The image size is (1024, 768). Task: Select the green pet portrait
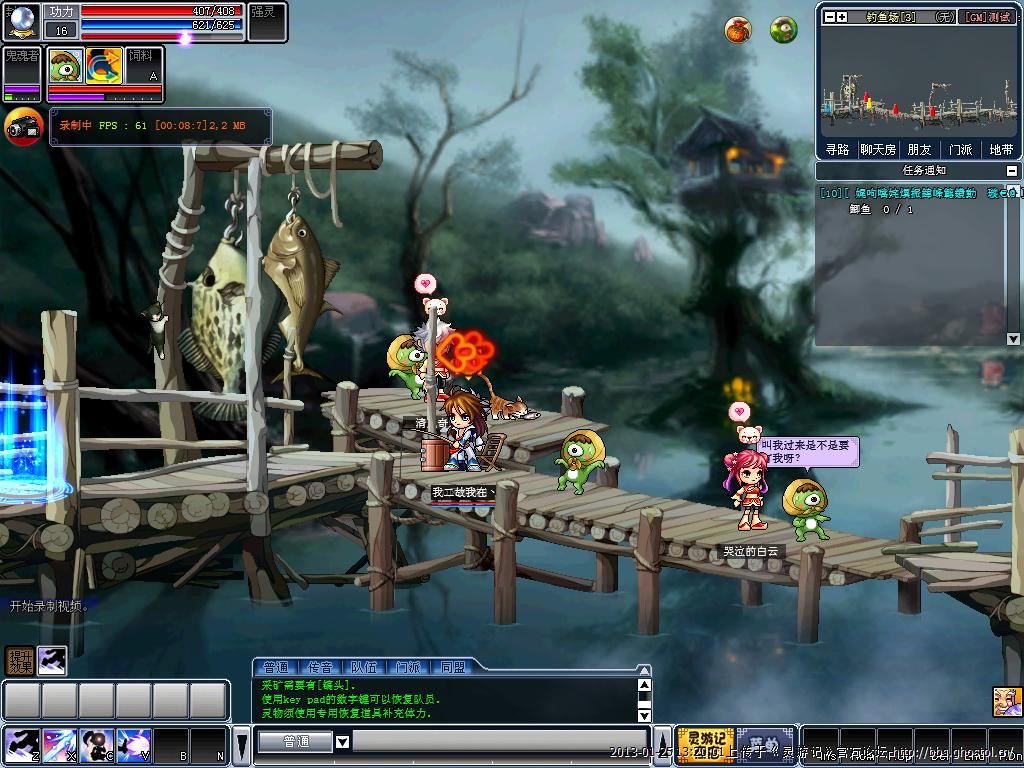click(66, 65)
